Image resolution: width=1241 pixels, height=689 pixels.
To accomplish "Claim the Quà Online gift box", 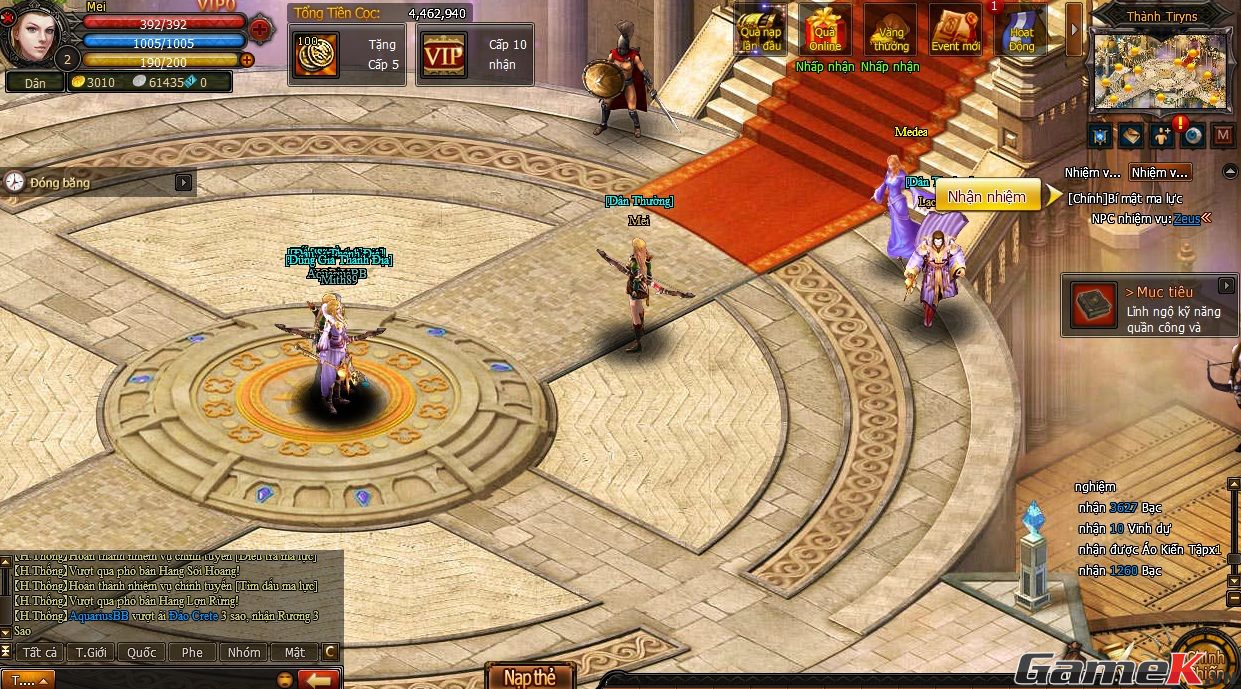I will click(x=826, y=30).
